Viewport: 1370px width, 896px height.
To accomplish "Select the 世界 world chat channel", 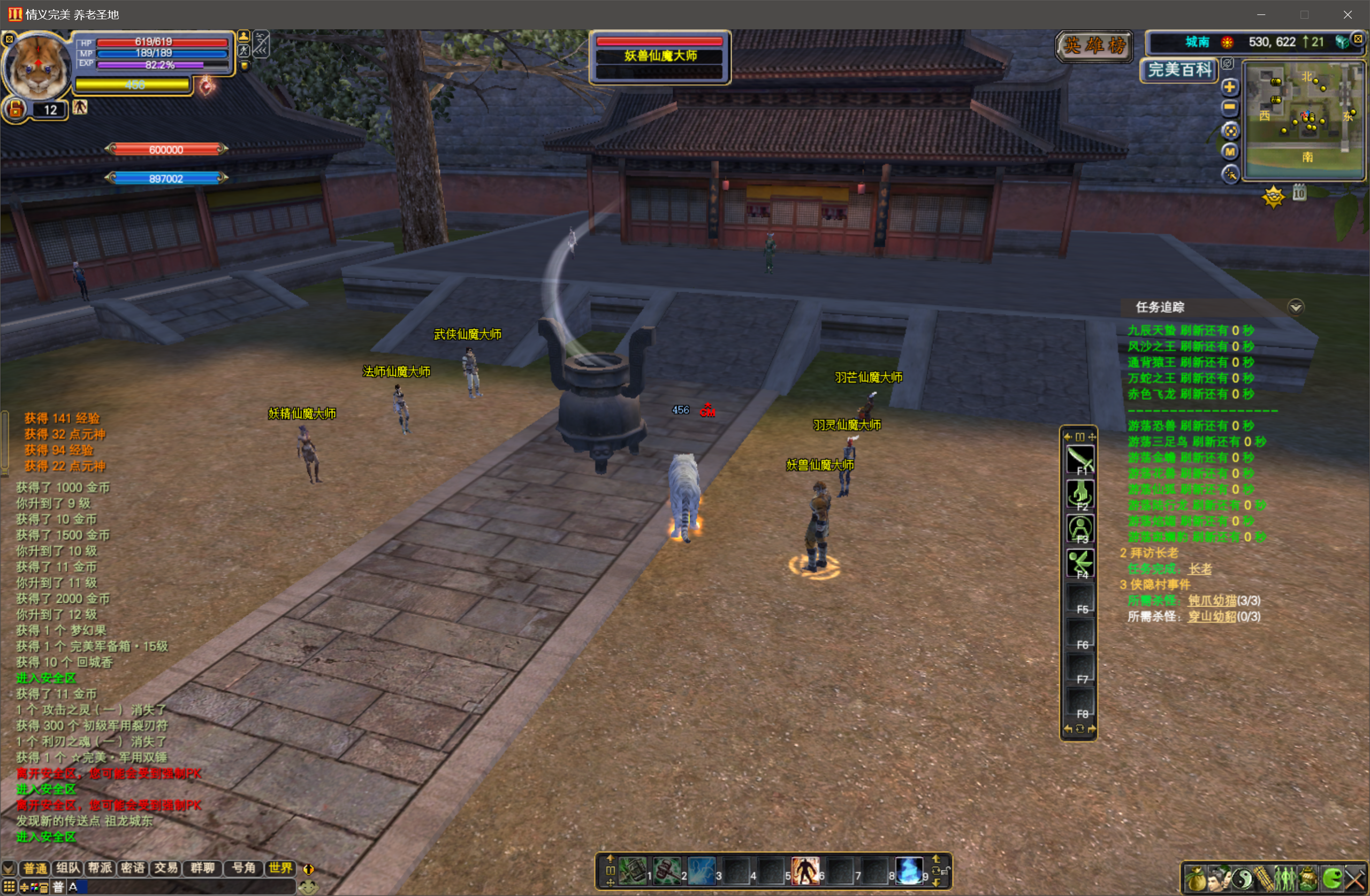I will (x=280, y=868).
